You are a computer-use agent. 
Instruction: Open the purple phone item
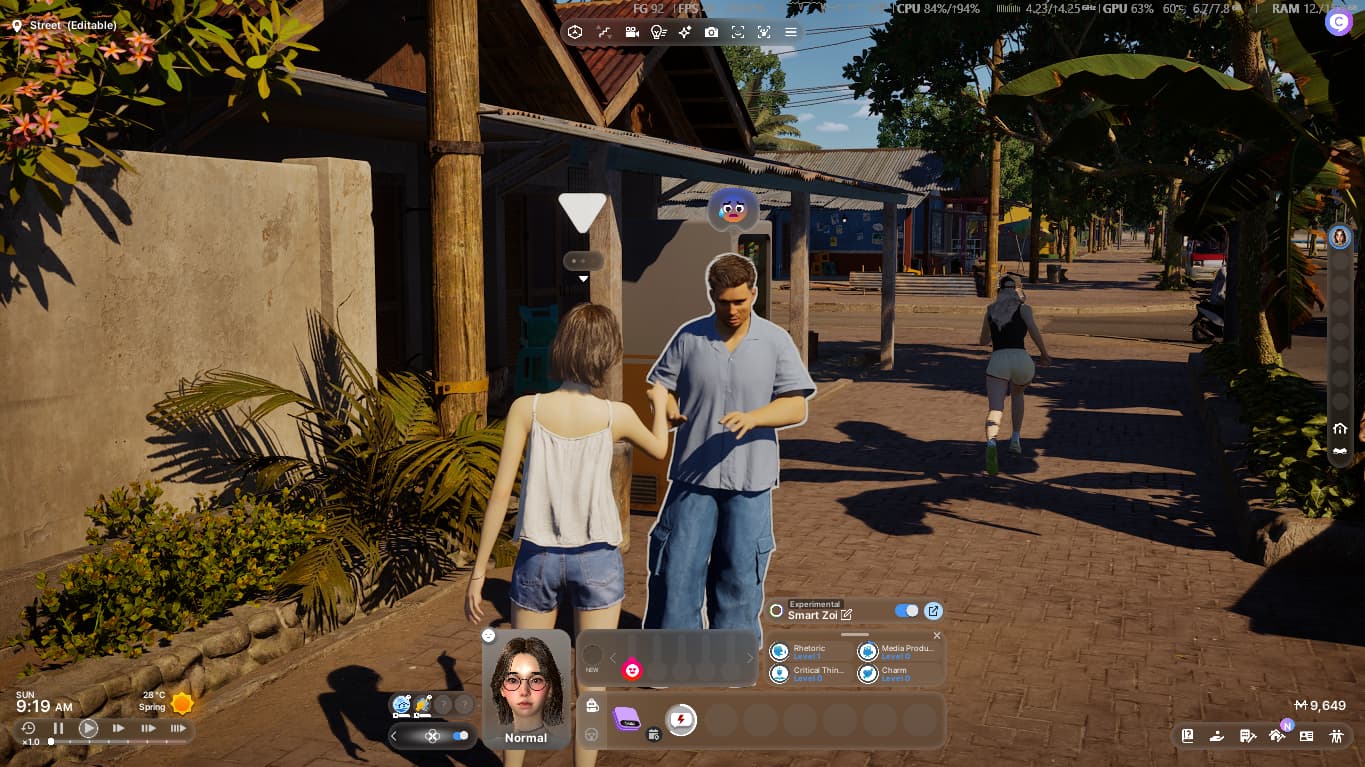point(627,719)
